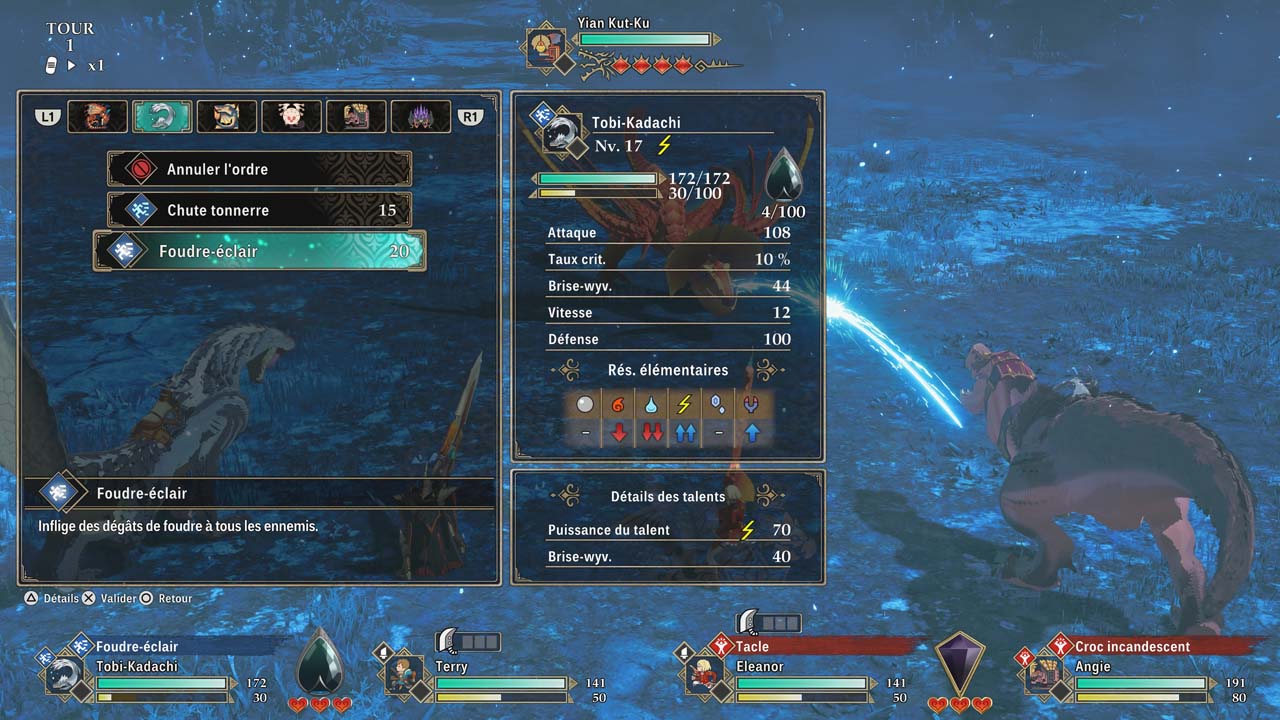
Task: Click the fire resistance icon
Action: point(619,404)
